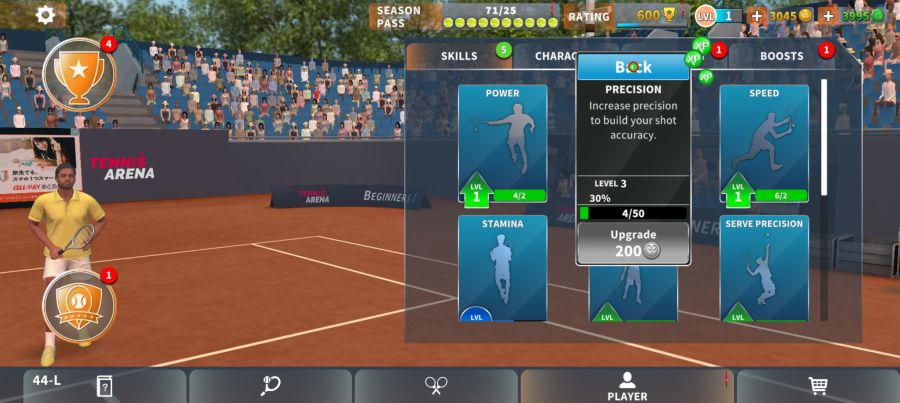This screenshot has height=403, width=900.
Task: Add more green gems with plus button
Action: tap(829, 16)
